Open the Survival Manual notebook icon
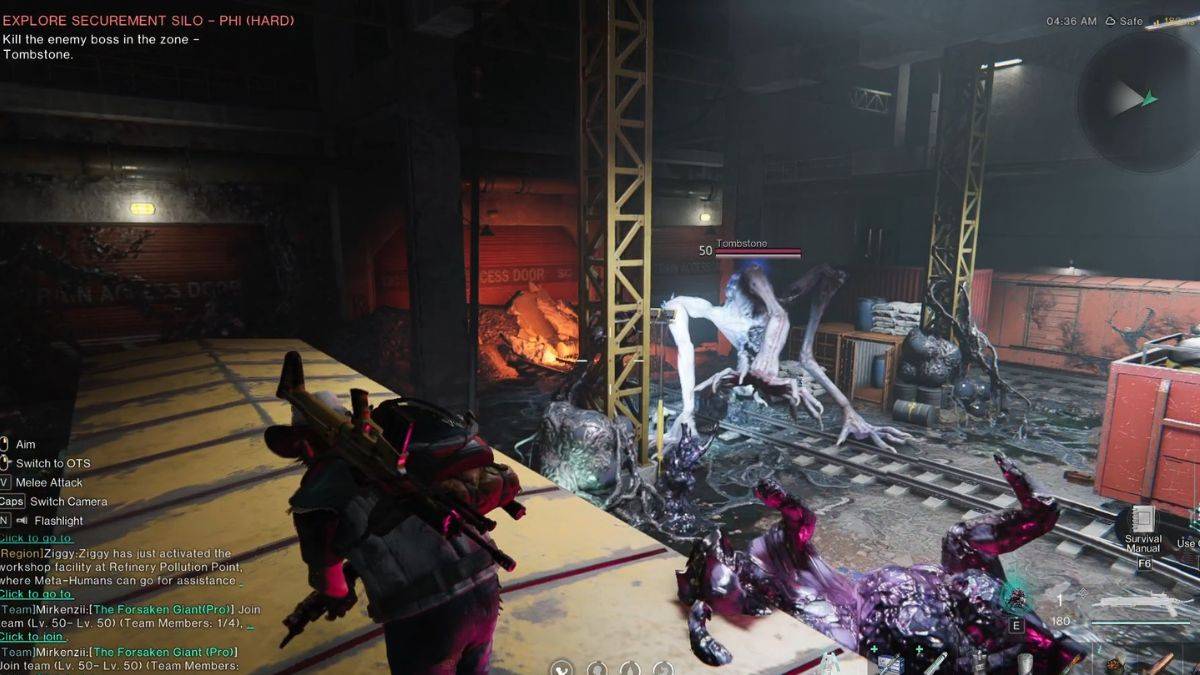1200x675 pixels. pyautogui.click(x=1143, y=520)
